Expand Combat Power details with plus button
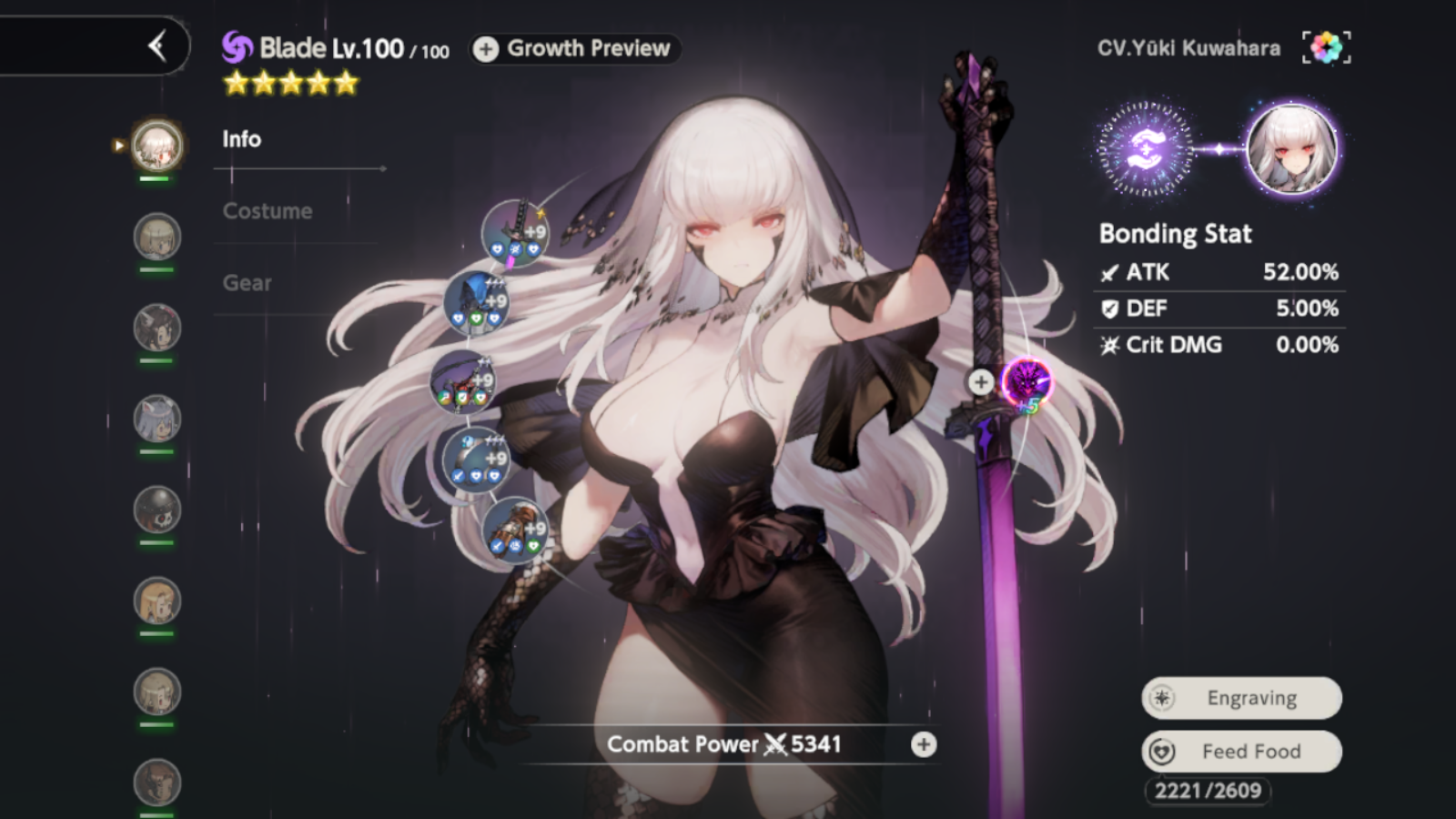 (x=924, y=745)
